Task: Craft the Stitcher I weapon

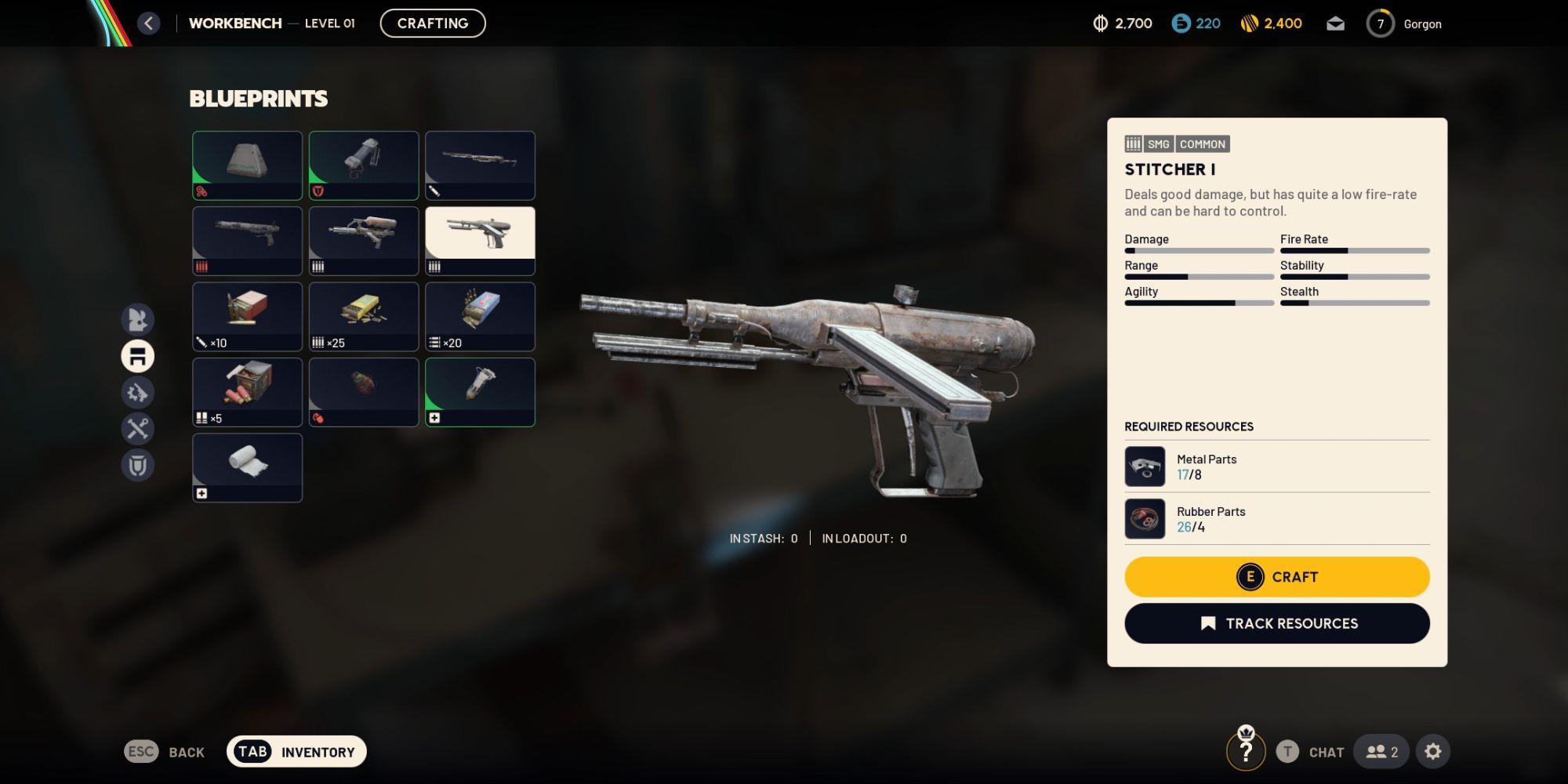Action: [1276, 577]
